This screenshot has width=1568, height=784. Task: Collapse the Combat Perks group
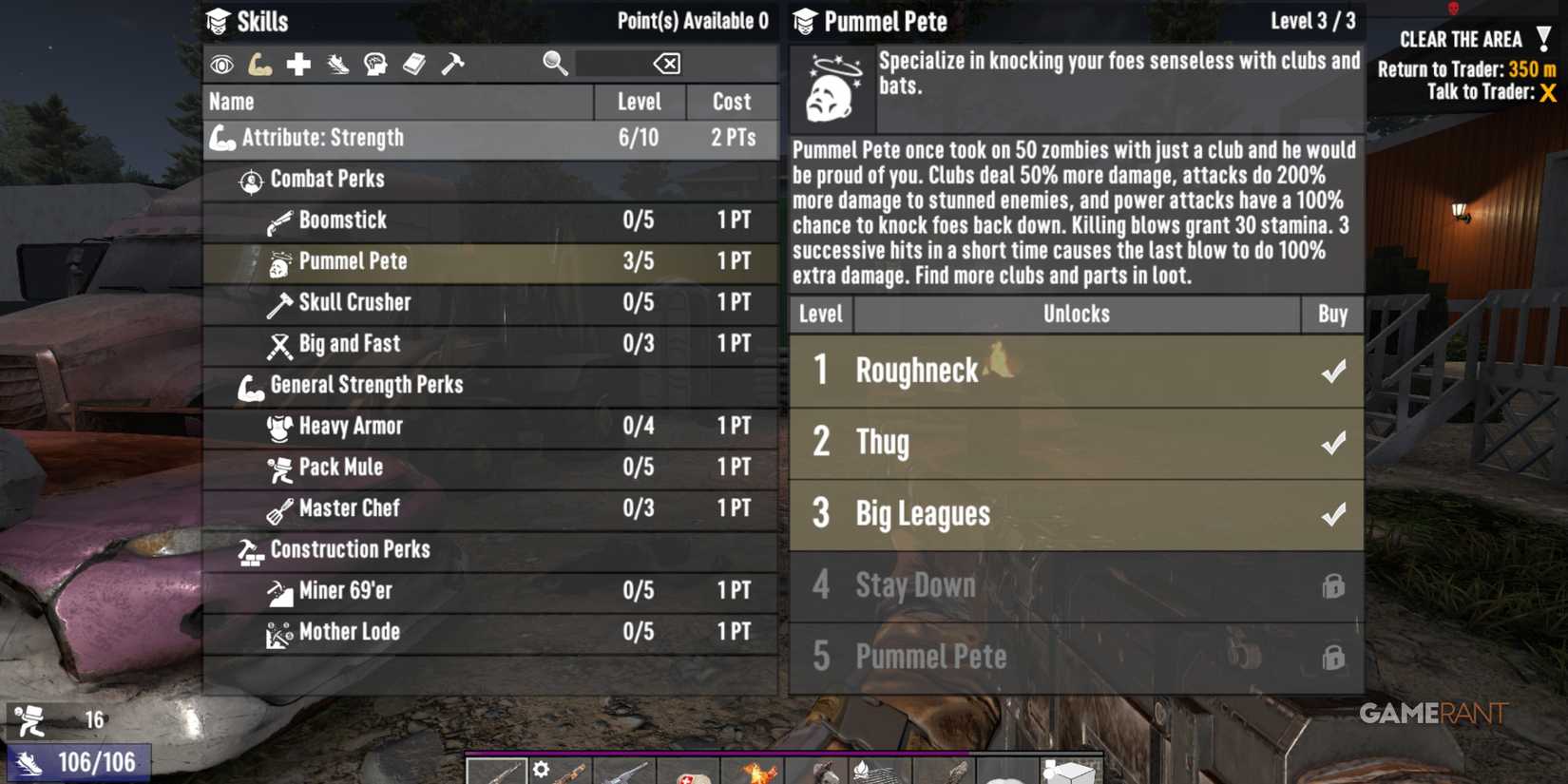tap(327, 180)
